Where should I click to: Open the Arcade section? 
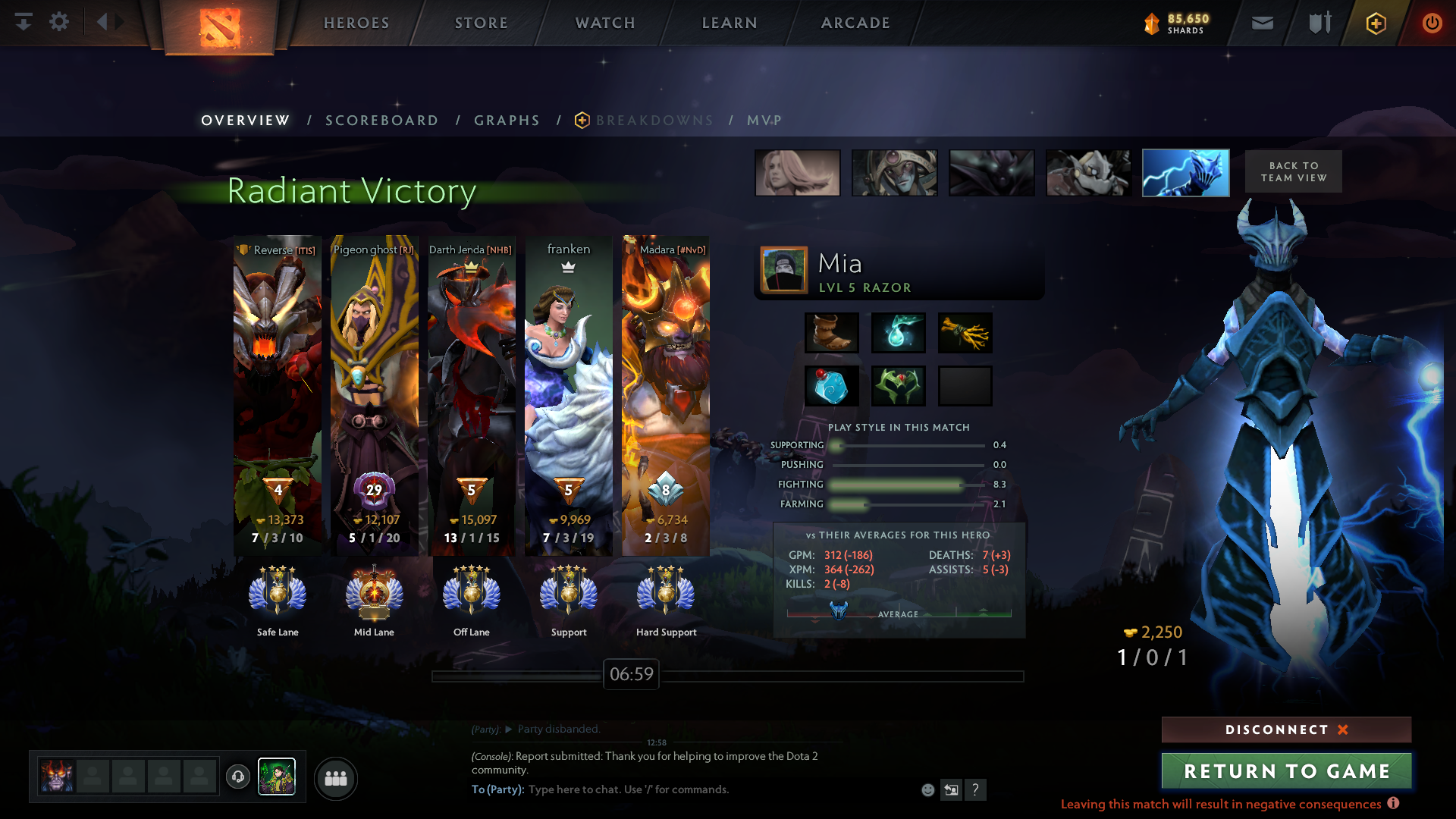point(855,23)
